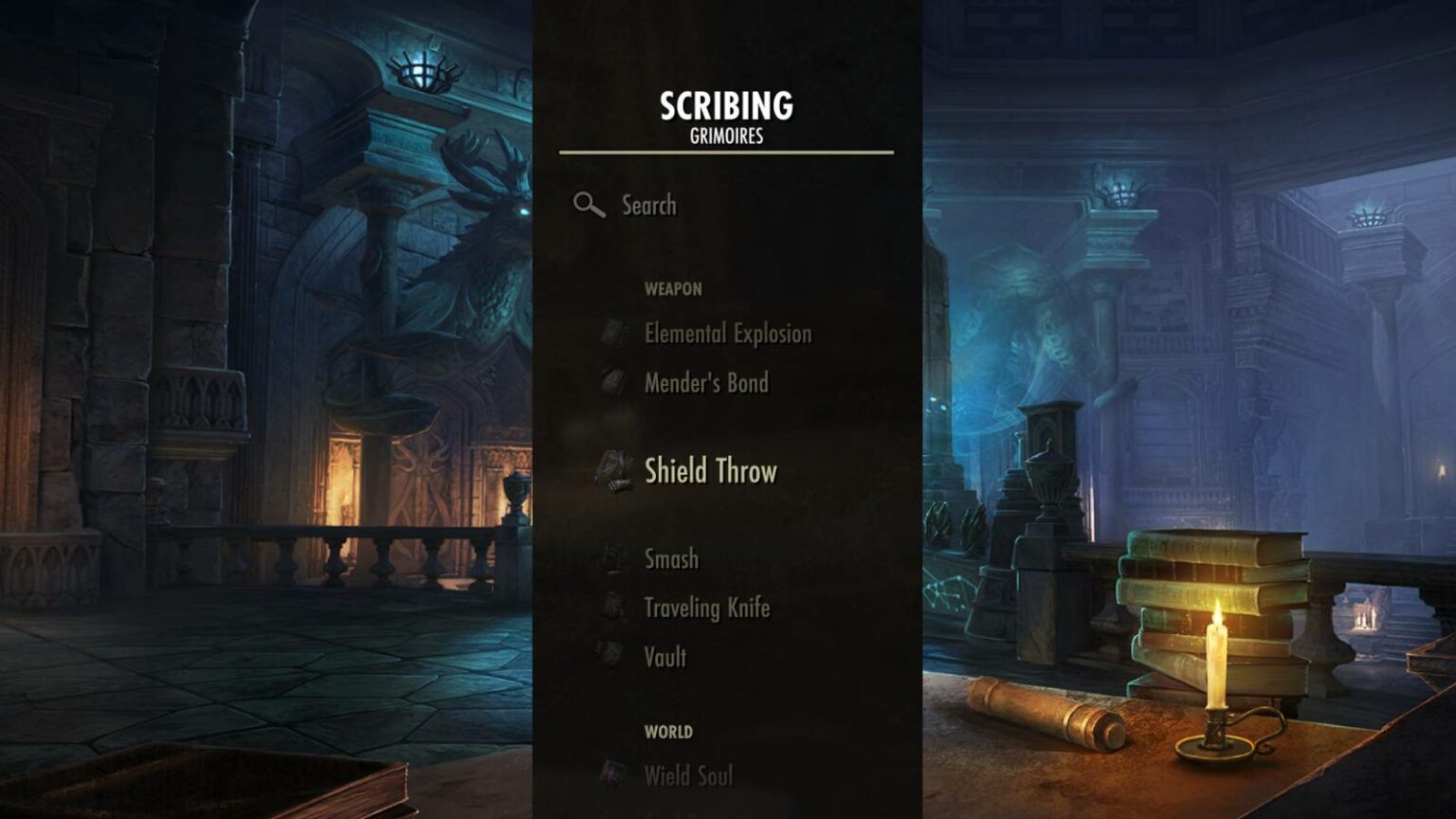
Task: Open the Traveling Knife grimoire entry
Action: coord(708,609)
